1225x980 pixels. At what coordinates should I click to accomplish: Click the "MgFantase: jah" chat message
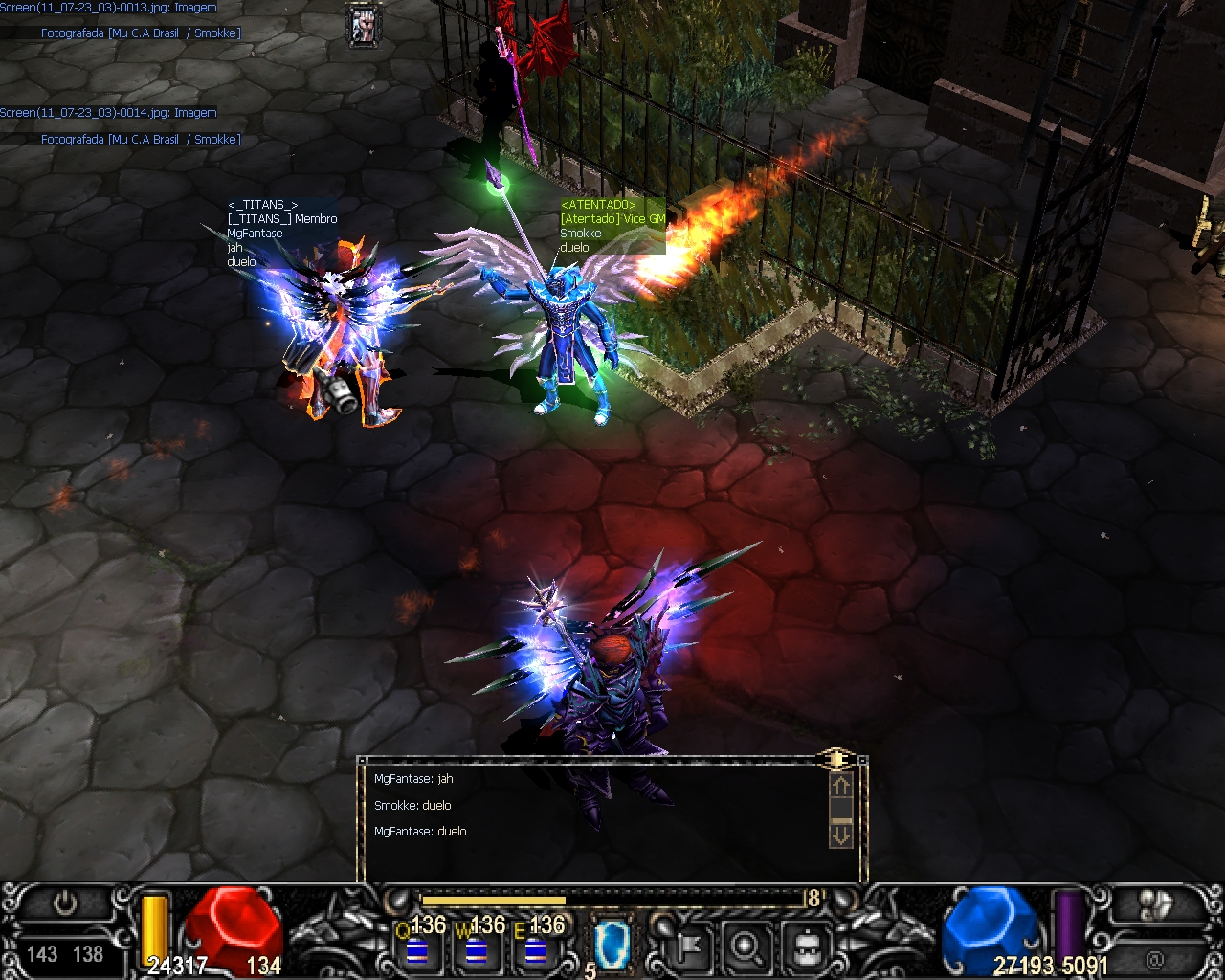(x=413, y=779)
